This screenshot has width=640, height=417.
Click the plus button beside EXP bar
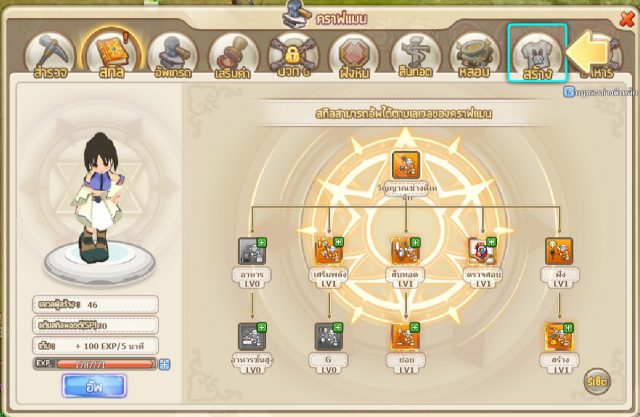click(x=165, y=363)
